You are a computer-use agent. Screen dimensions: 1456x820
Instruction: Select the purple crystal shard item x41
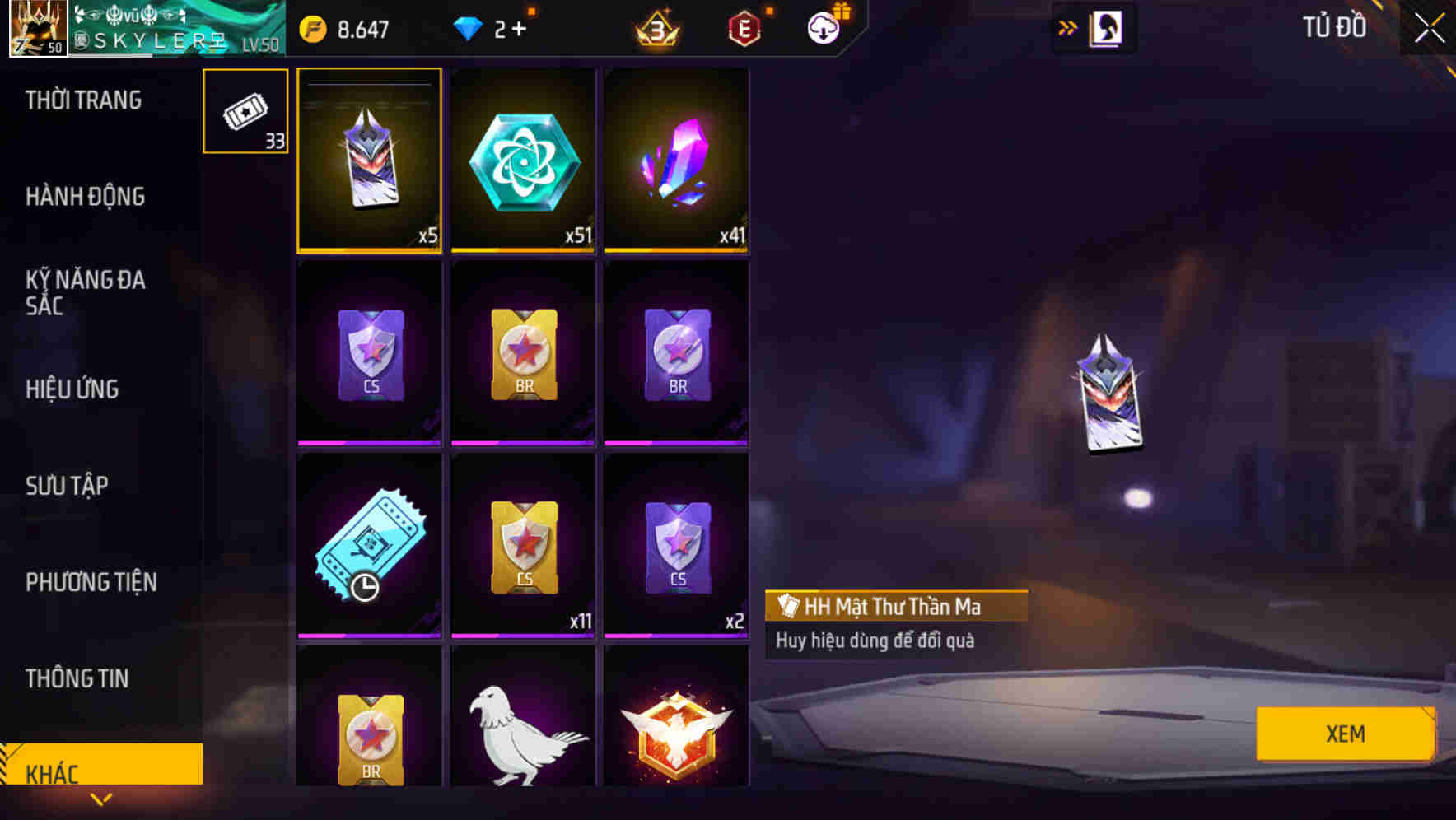(676, 161)
